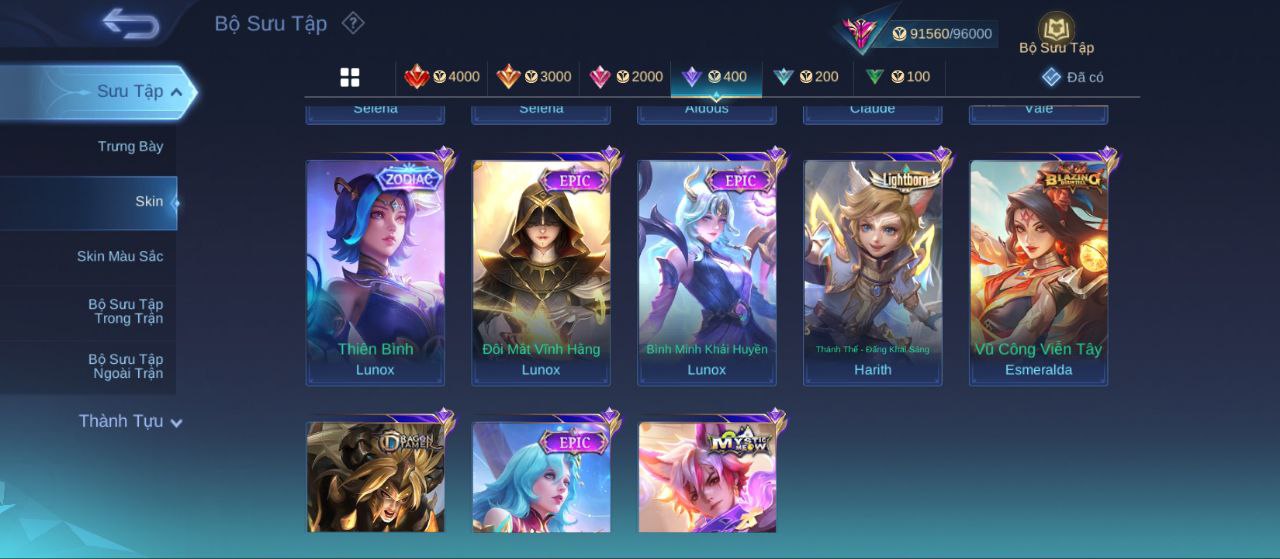
Task: Switch to the 4000-point tier tab
Action: point(441,77)
